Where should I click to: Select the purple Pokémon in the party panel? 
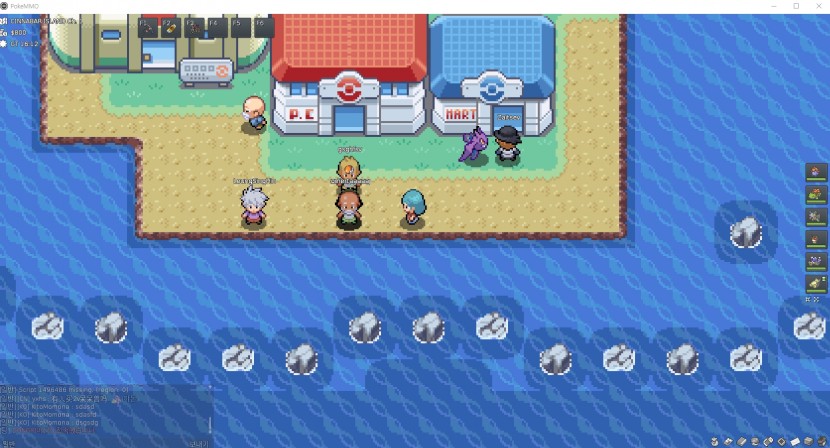(816, 261)
